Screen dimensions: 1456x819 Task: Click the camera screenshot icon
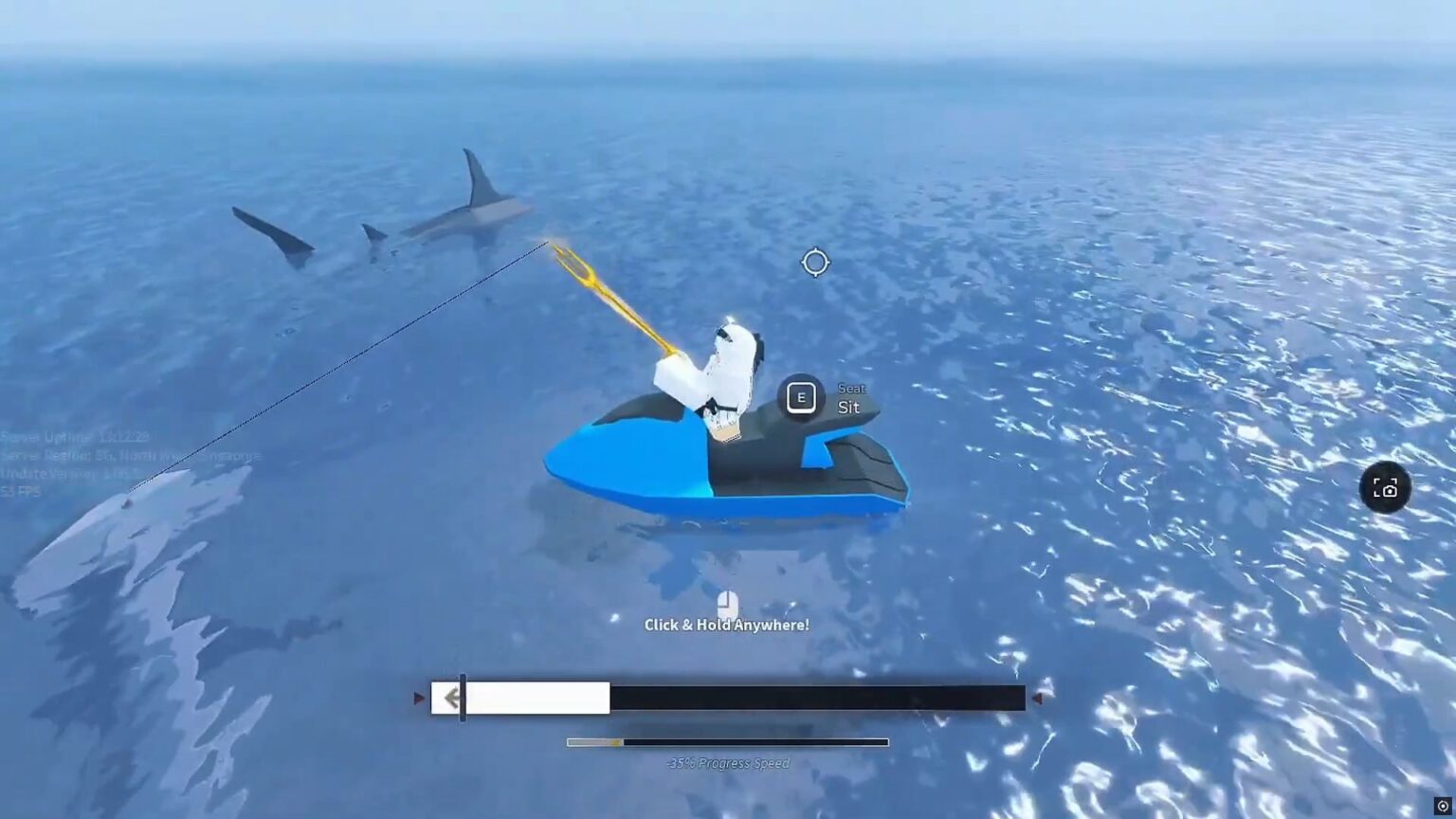pos(1385,487)
